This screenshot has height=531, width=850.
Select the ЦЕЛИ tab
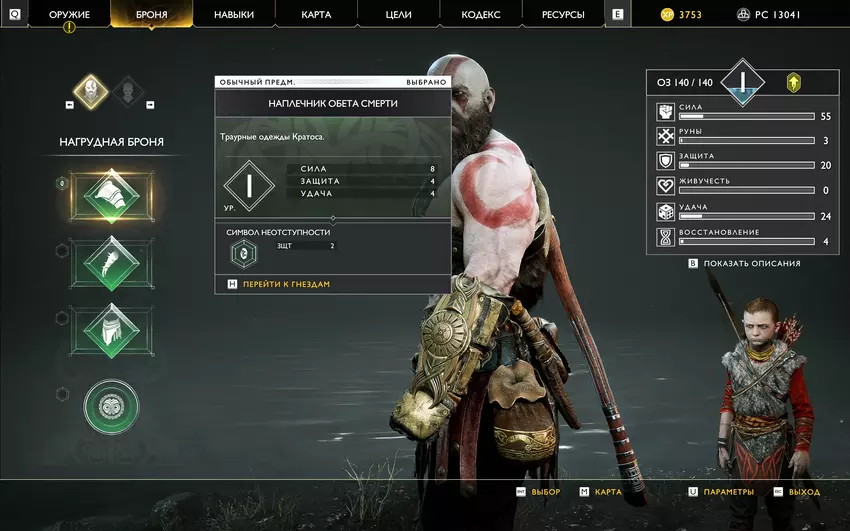[x=398, y=15]
